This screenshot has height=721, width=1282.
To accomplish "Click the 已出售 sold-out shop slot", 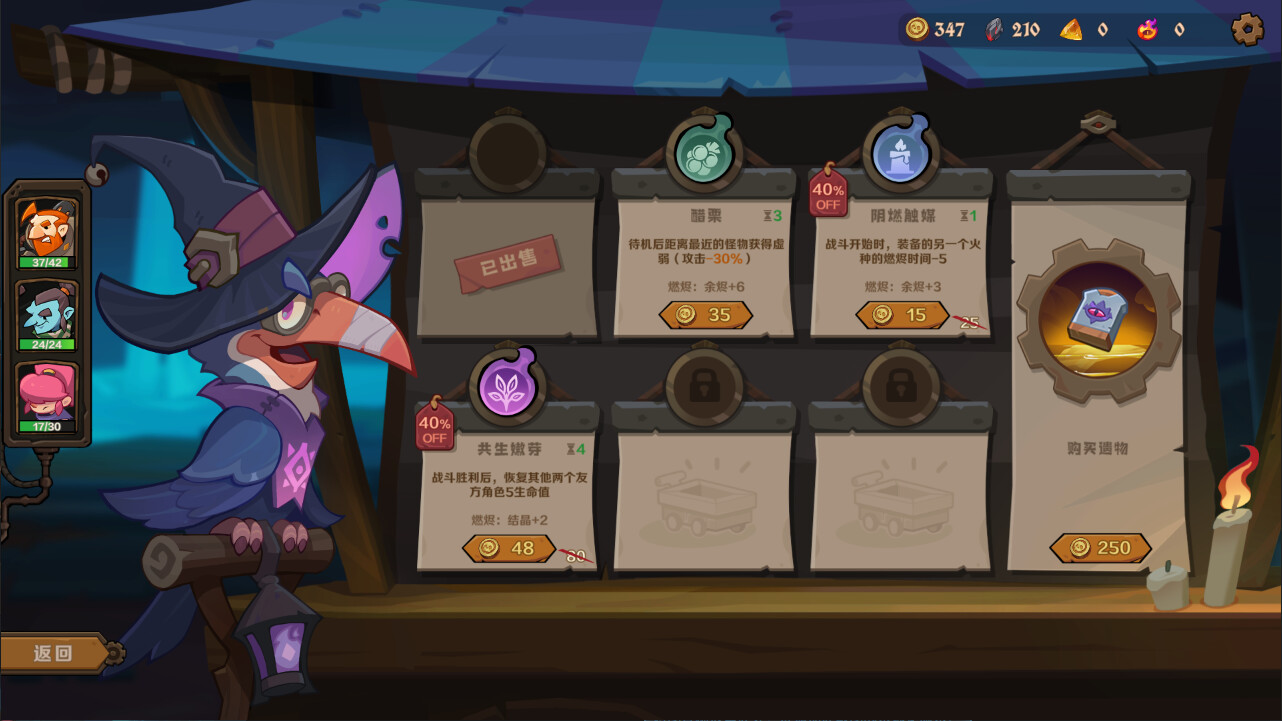I will click(x=508, y=261).
